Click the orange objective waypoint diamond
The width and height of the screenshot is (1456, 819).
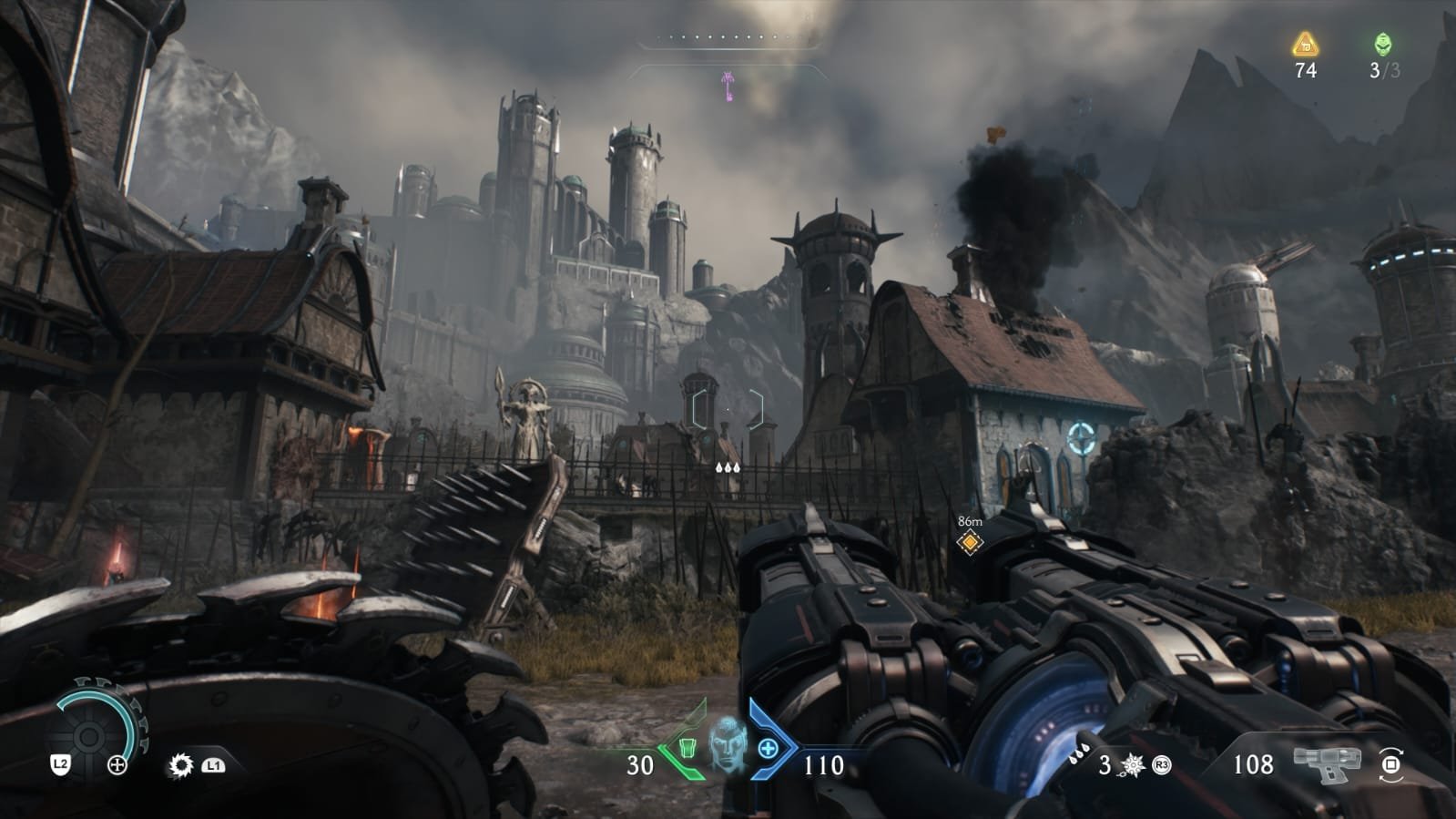coord(970,543)
